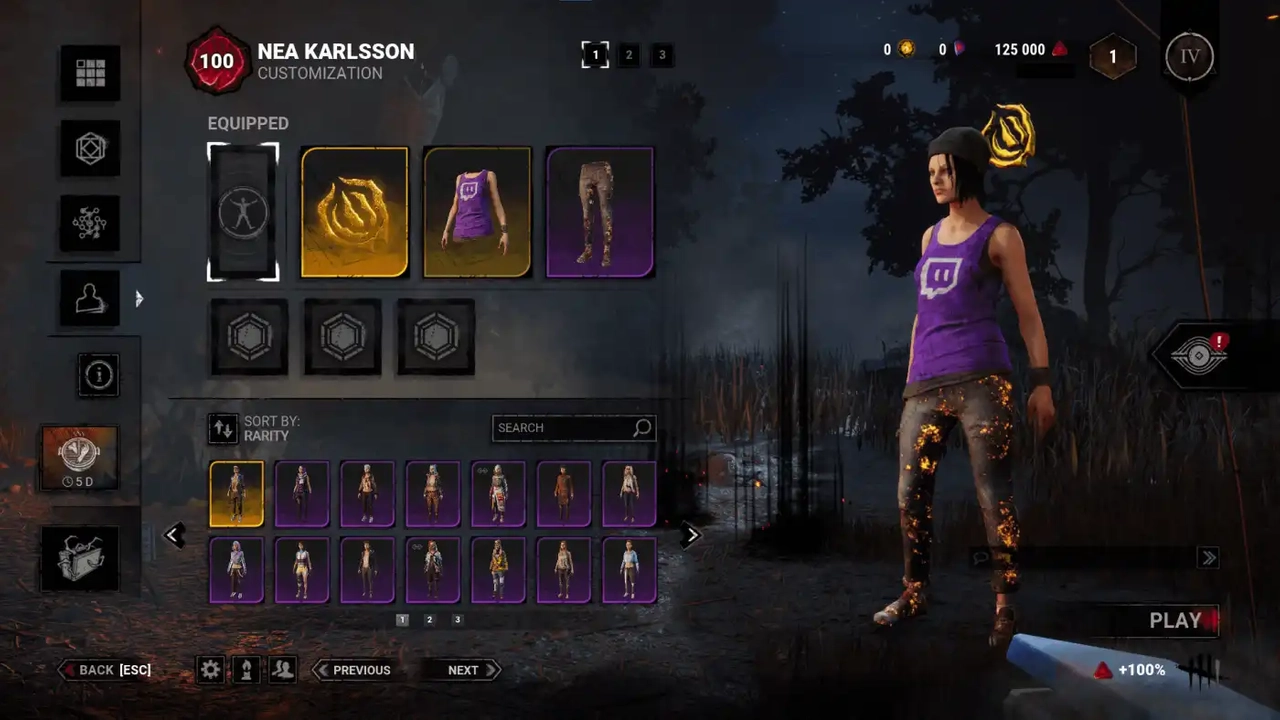Open the settings gear icon

coord(210,670)
